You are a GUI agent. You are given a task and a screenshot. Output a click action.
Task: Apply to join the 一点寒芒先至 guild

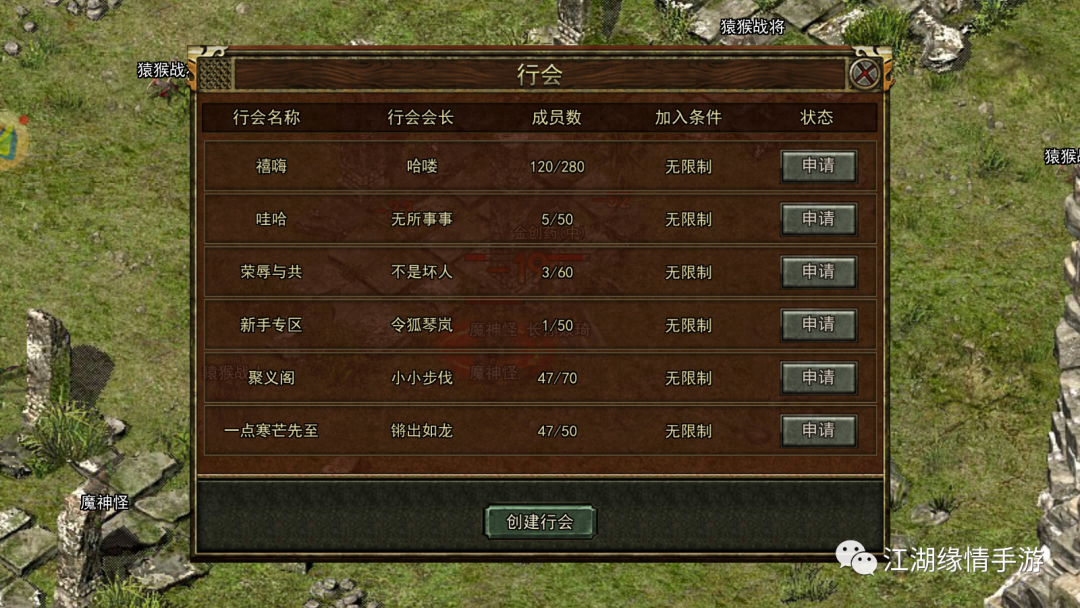pyautogui.click(x=818, y=431)
